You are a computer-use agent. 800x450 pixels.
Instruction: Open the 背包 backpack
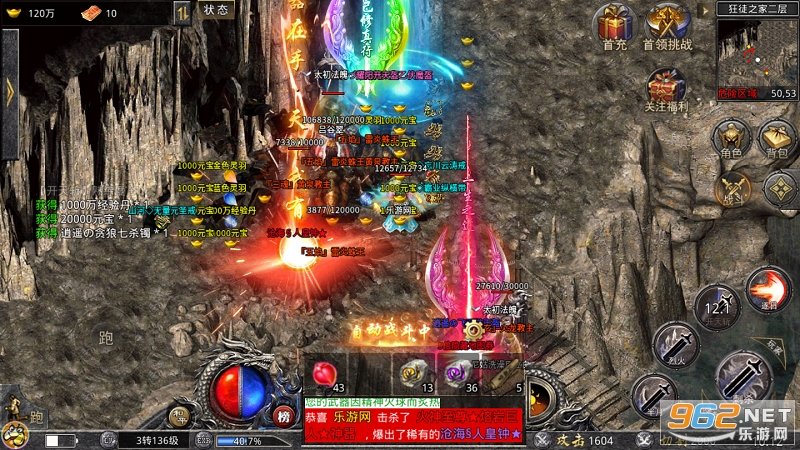777,137
